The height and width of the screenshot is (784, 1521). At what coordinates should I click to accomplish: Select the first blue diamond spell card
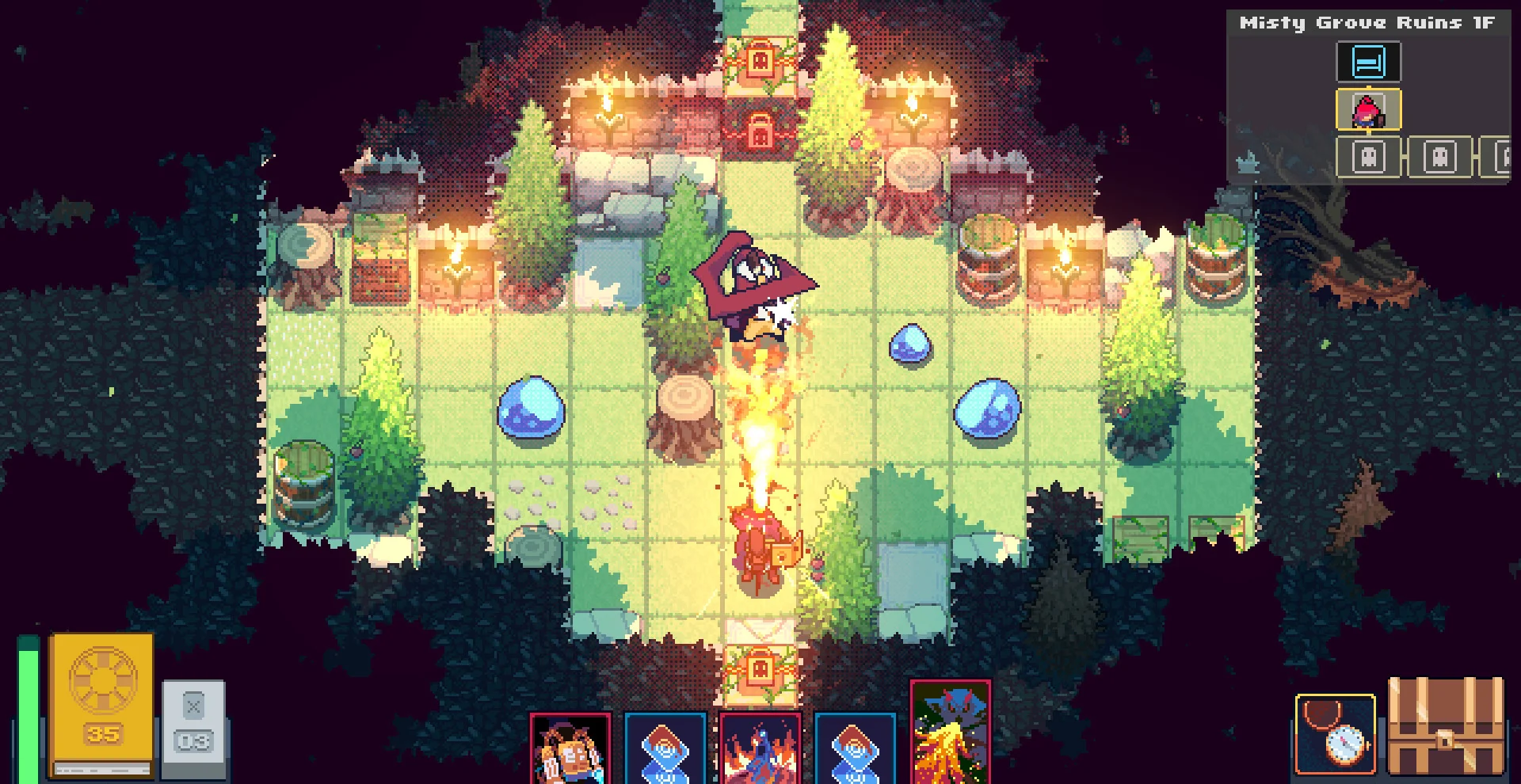pyautogui.click(x=664, y=748)
